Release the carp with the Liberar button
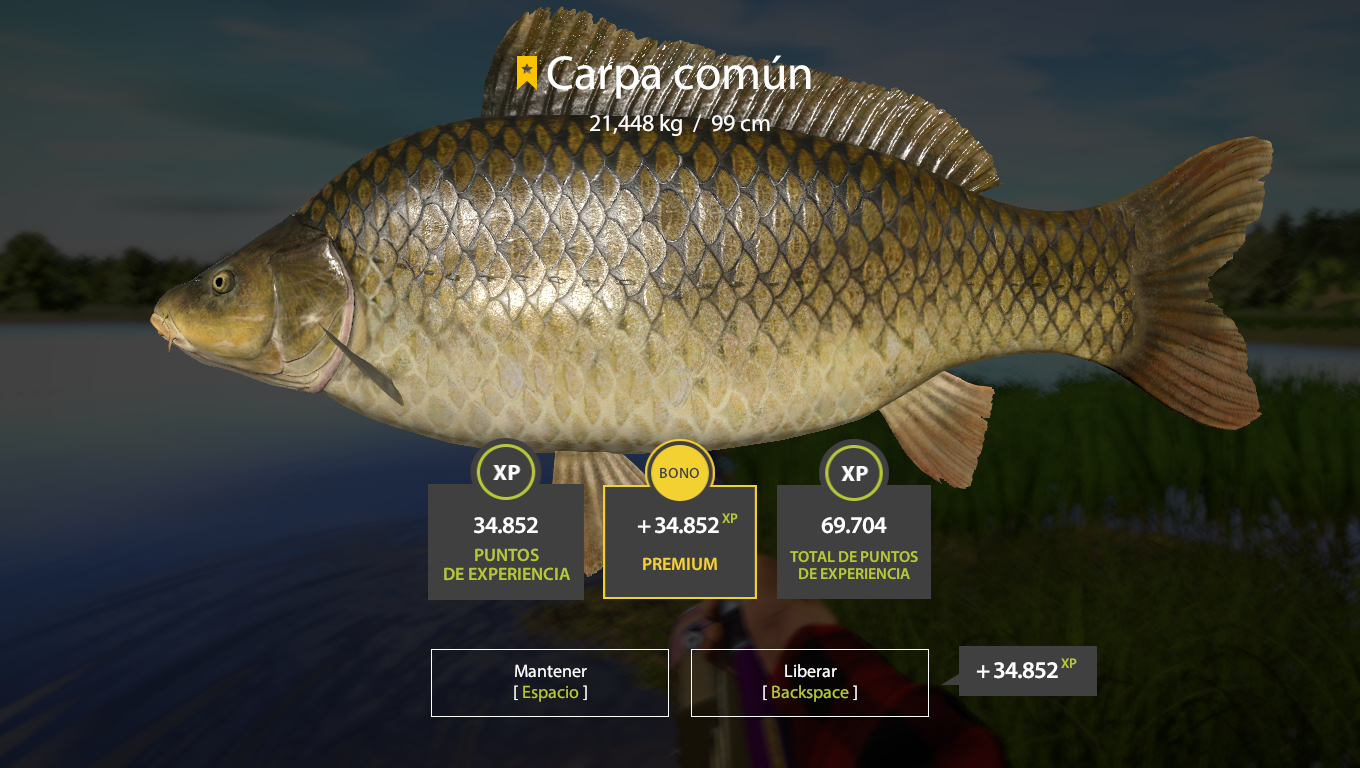1360x768 pixels. coord(809,683)
